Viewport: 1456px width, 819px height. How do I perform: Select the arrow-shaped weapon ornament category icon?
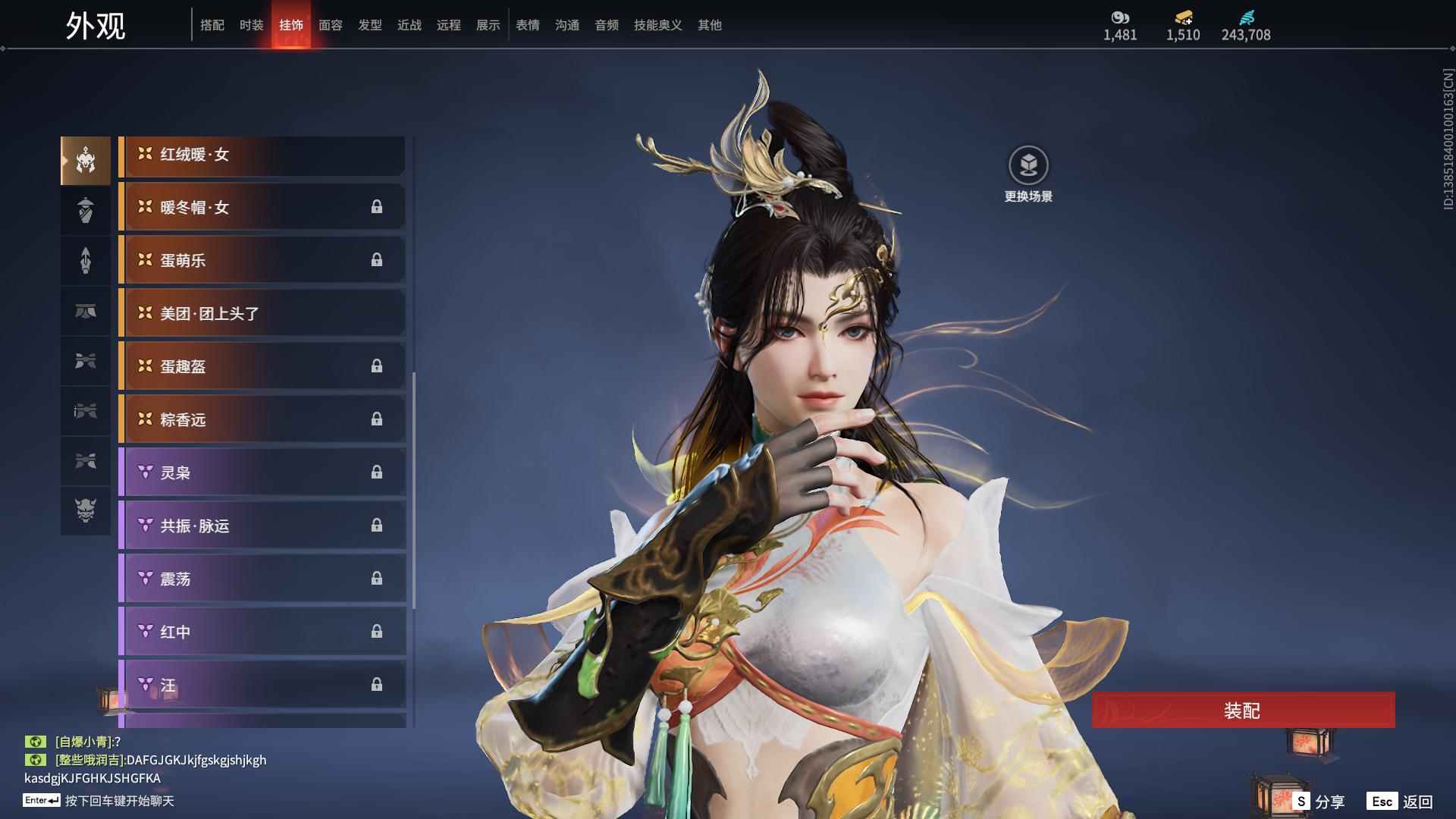coord(86,260)
